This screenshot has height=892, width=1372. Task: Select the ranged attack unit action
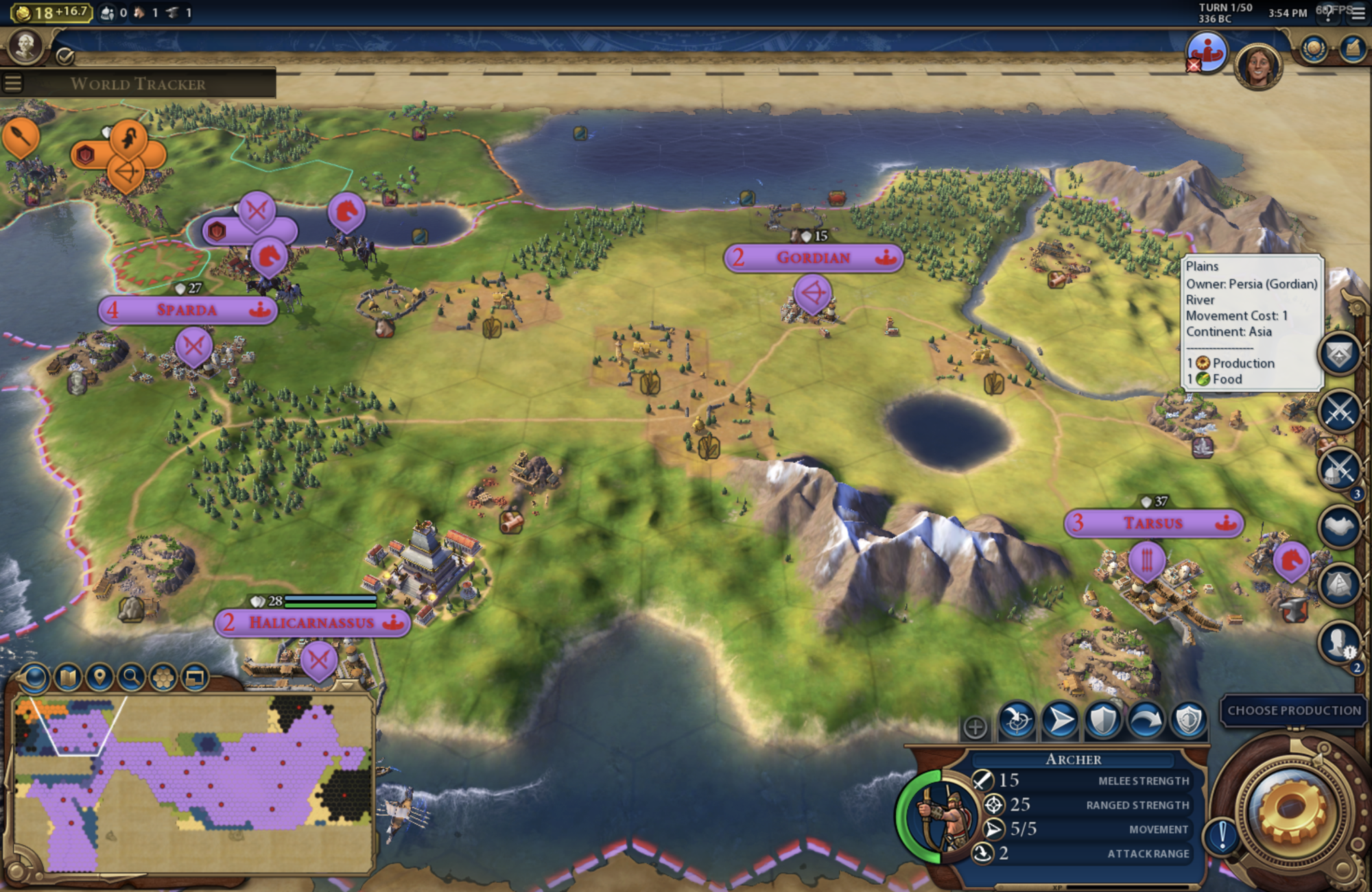coord(1017,721)
